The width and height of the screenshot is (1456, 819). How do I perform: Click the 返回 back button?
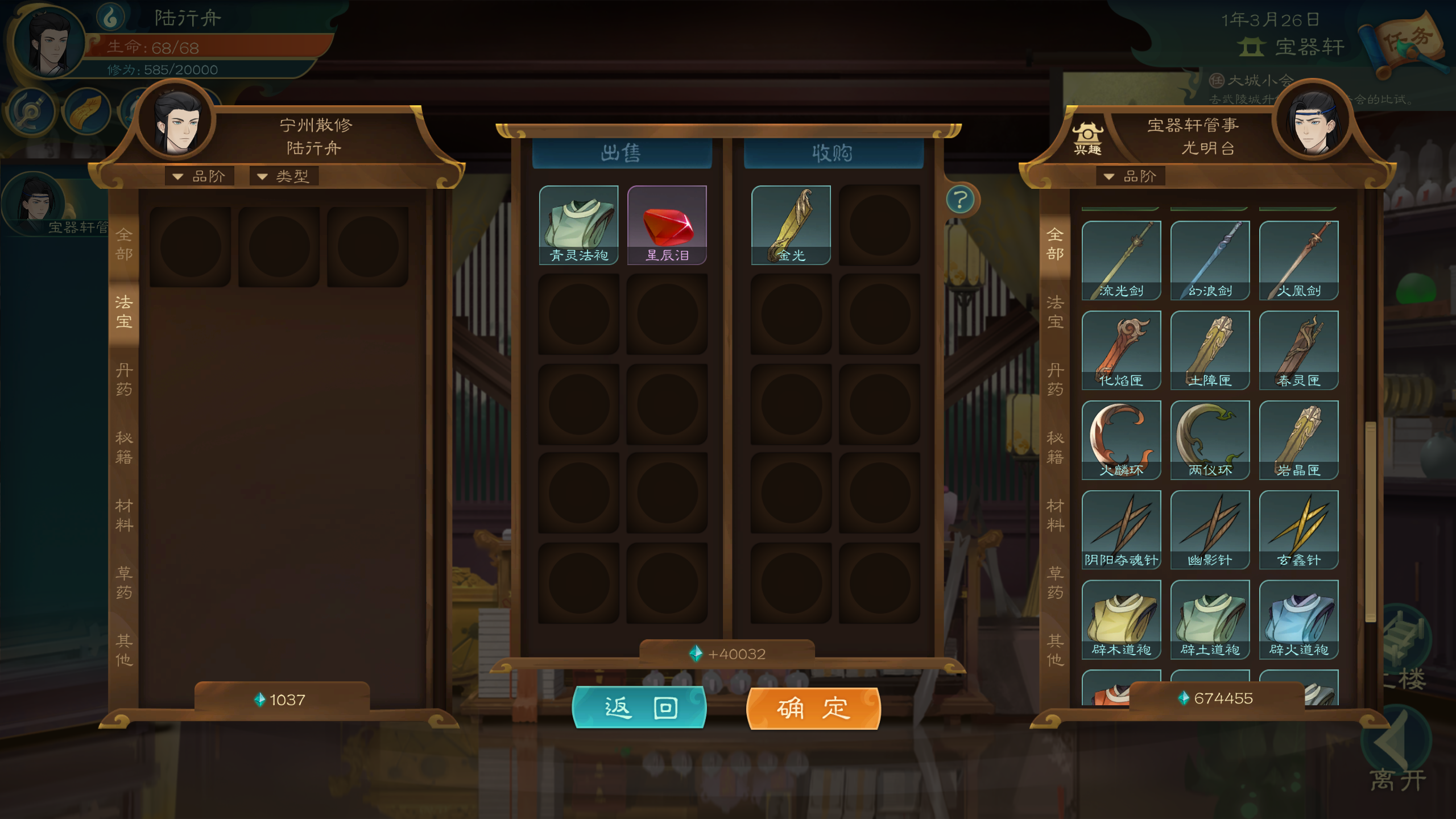(x=639, y=708)
